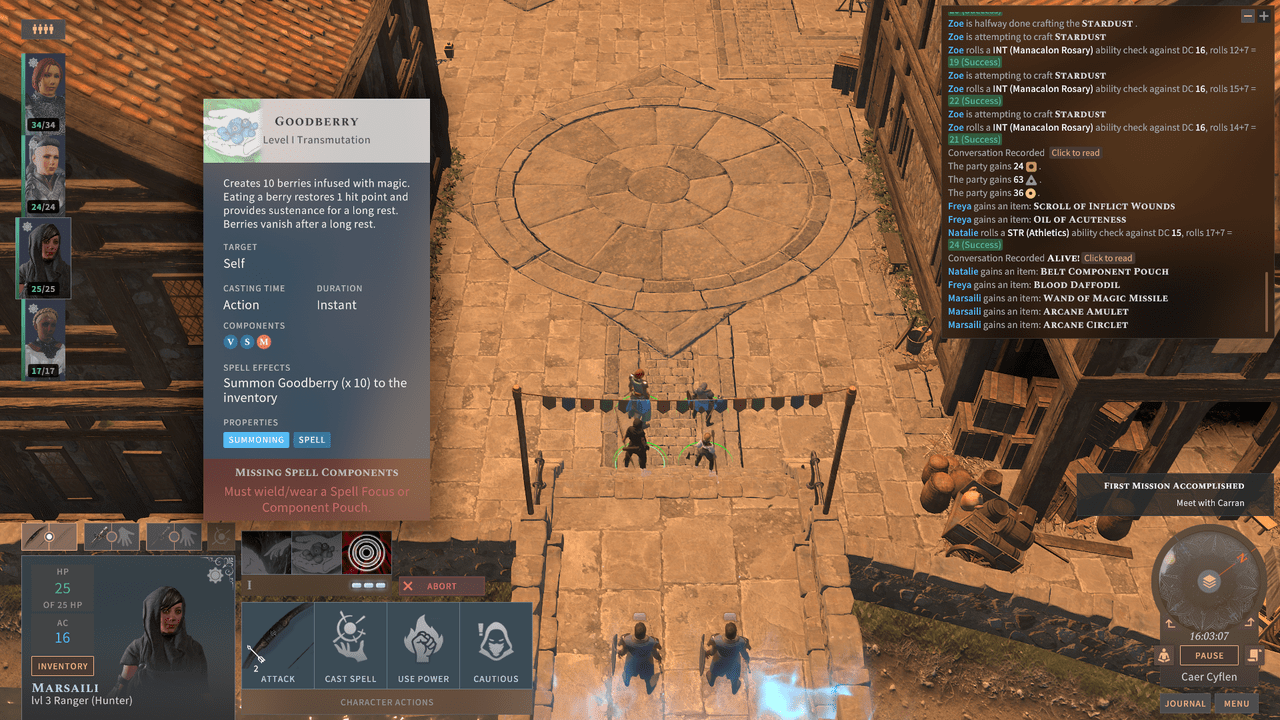The width and height of the screenshot is (1280, 720).
Task: Rotate camera with left arrow under compass
Action: coord(1169,623)
